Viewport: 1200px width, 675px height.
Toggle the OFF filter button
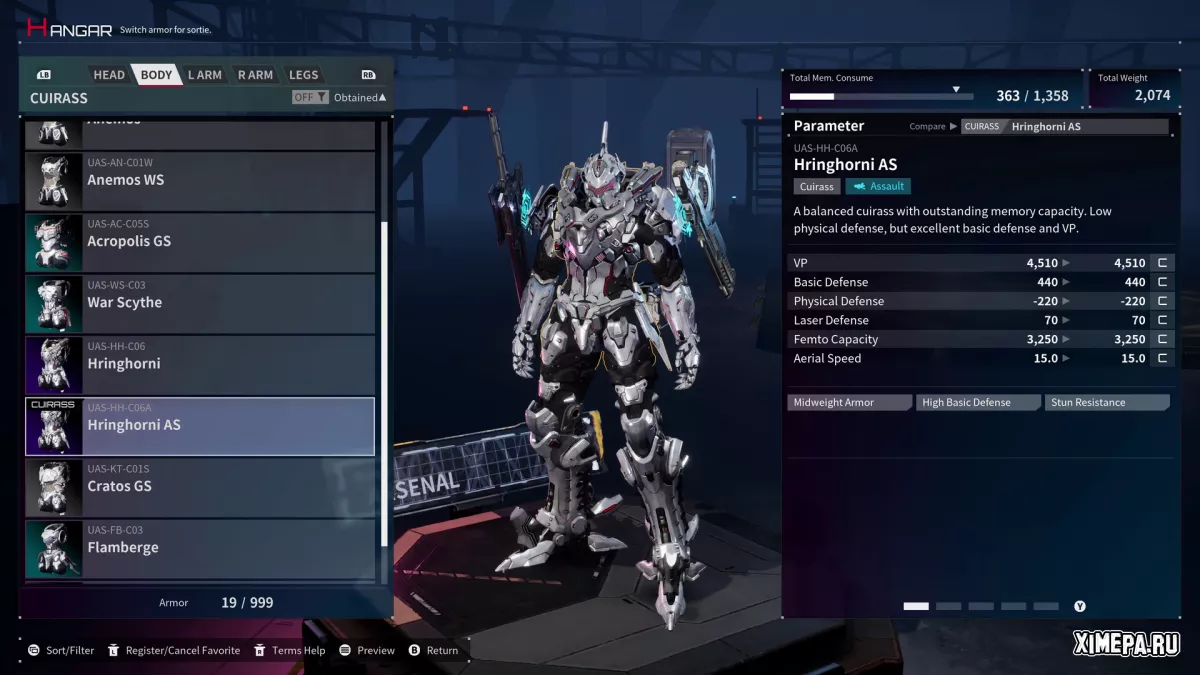point(309,98)
